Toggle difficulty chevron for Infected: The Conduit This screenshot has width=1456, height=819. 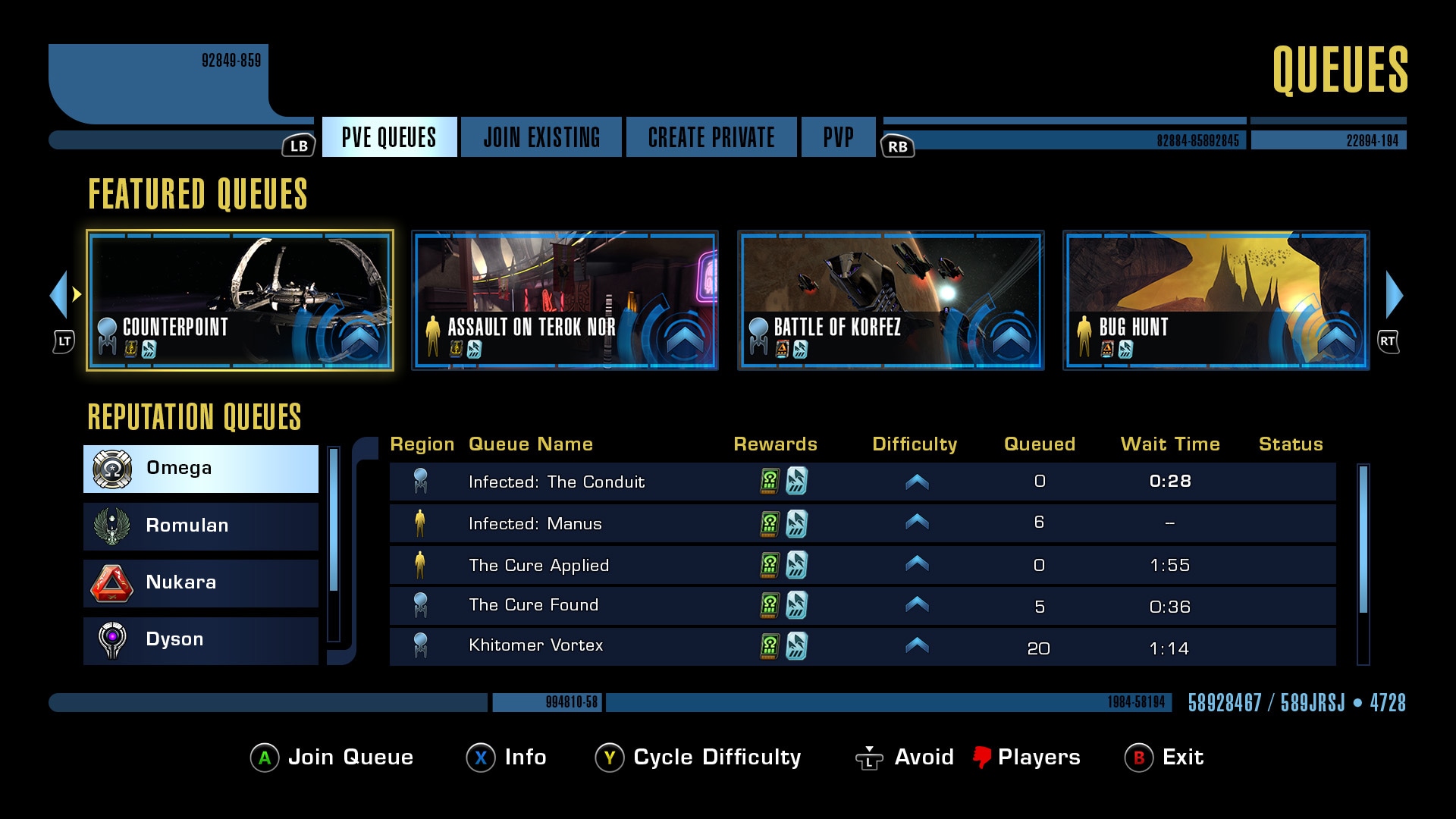(915, 482)
